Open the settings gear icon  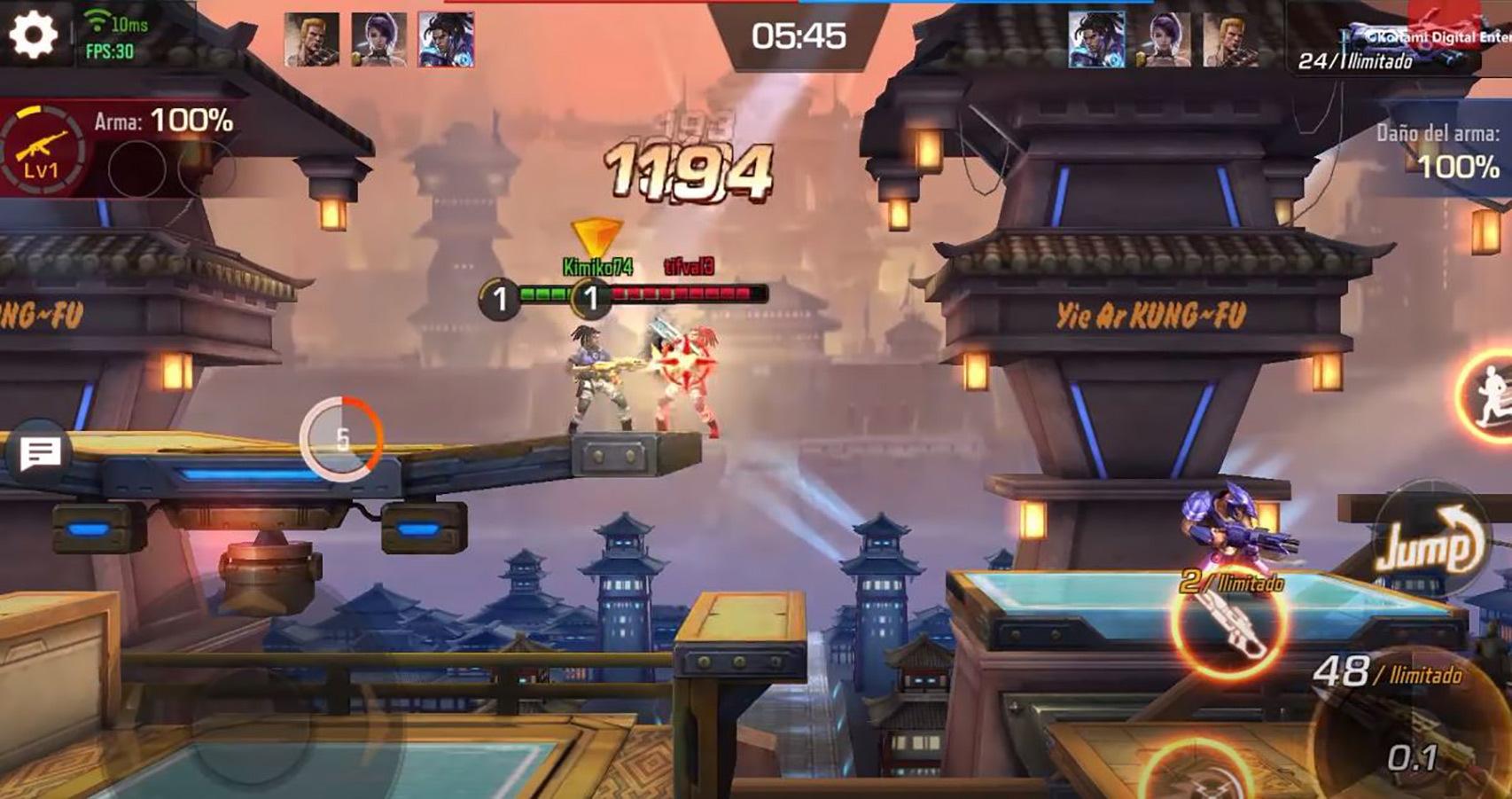[32, 34]
